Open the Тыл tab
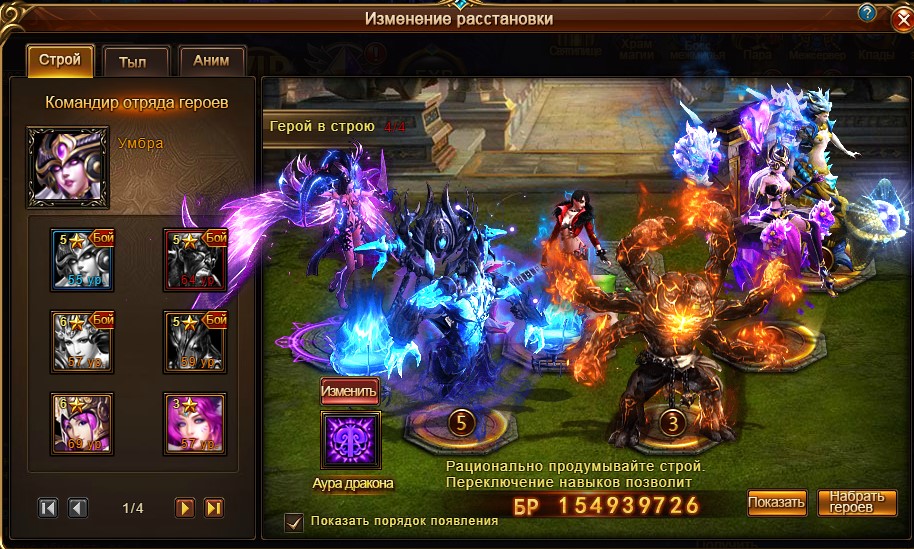The width and height of the screenshot is (914, 549). [x=133, y=61]
